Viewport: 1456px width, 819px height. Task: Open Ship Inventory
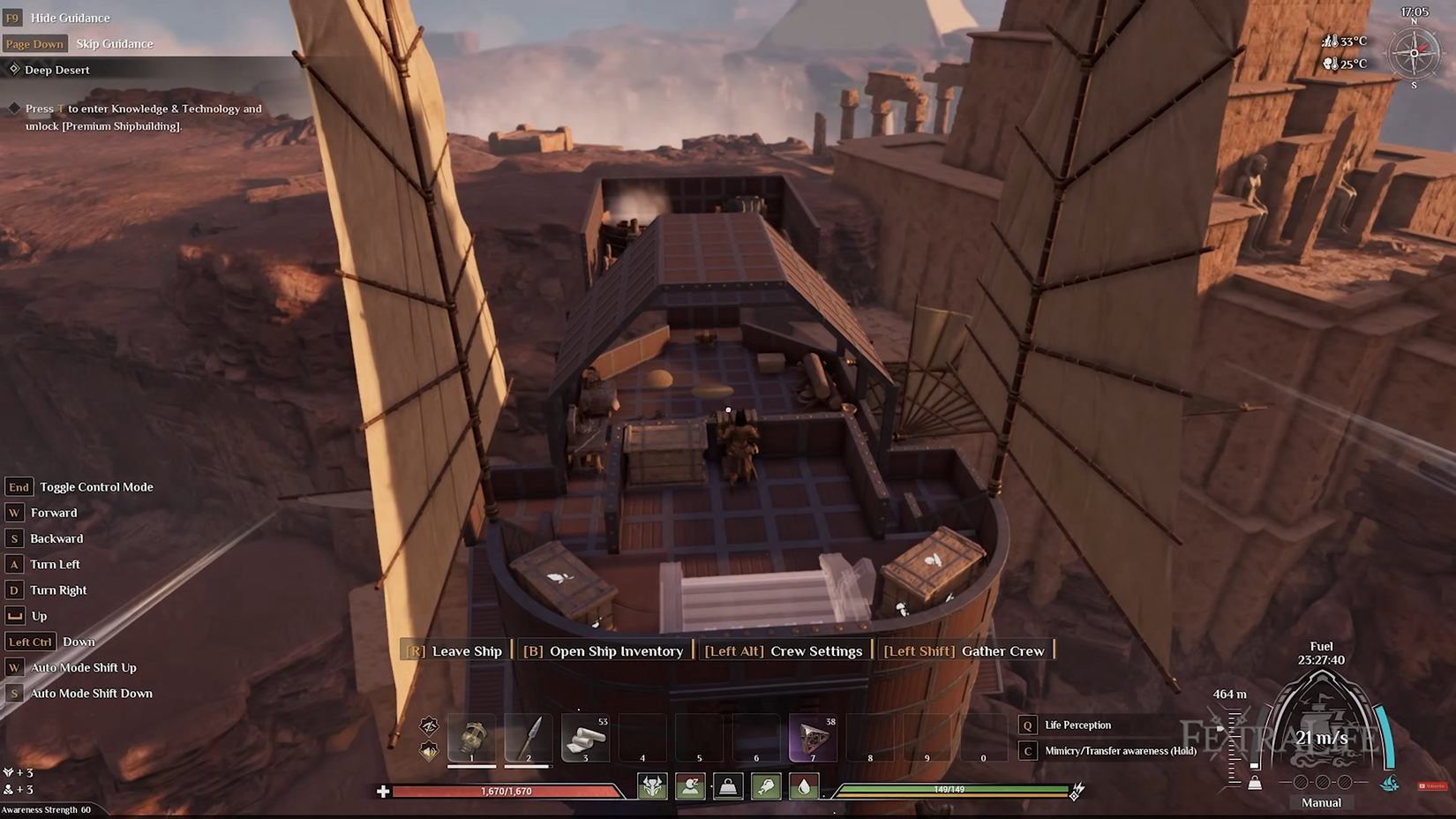[604, 651]
